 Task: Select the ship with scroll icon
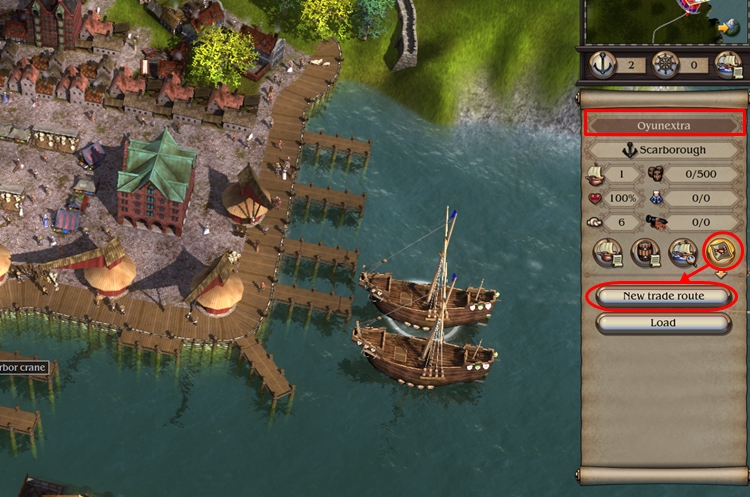tap(609, 252)
